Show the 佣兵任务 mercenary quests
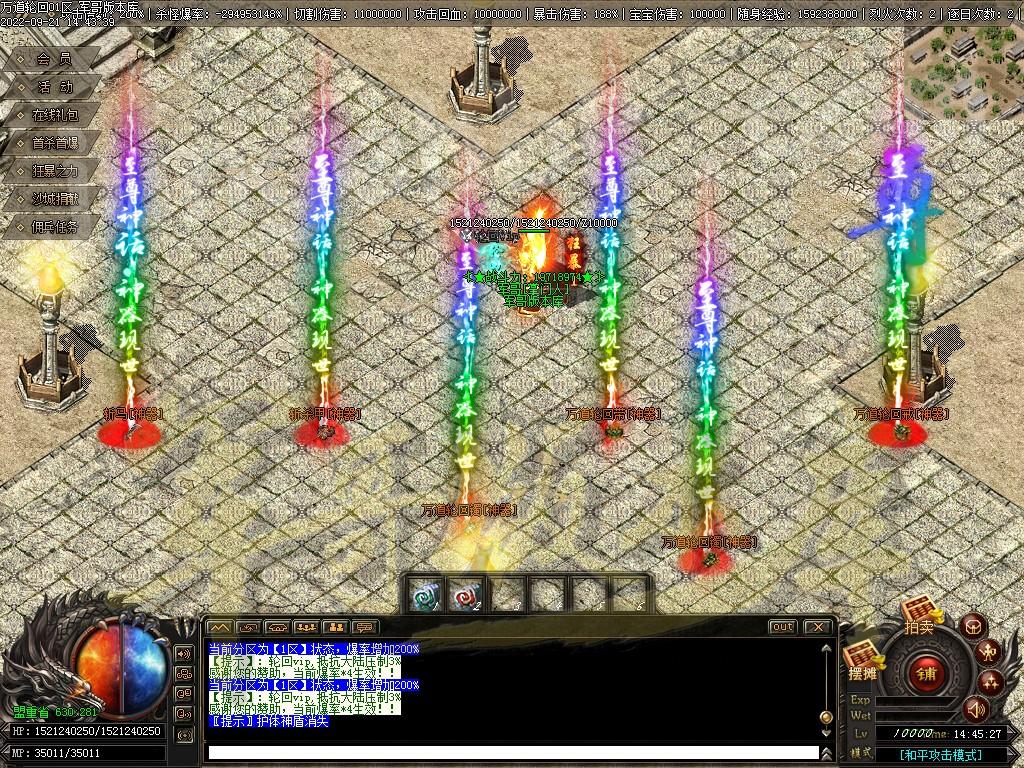 [x=53, y=227]
